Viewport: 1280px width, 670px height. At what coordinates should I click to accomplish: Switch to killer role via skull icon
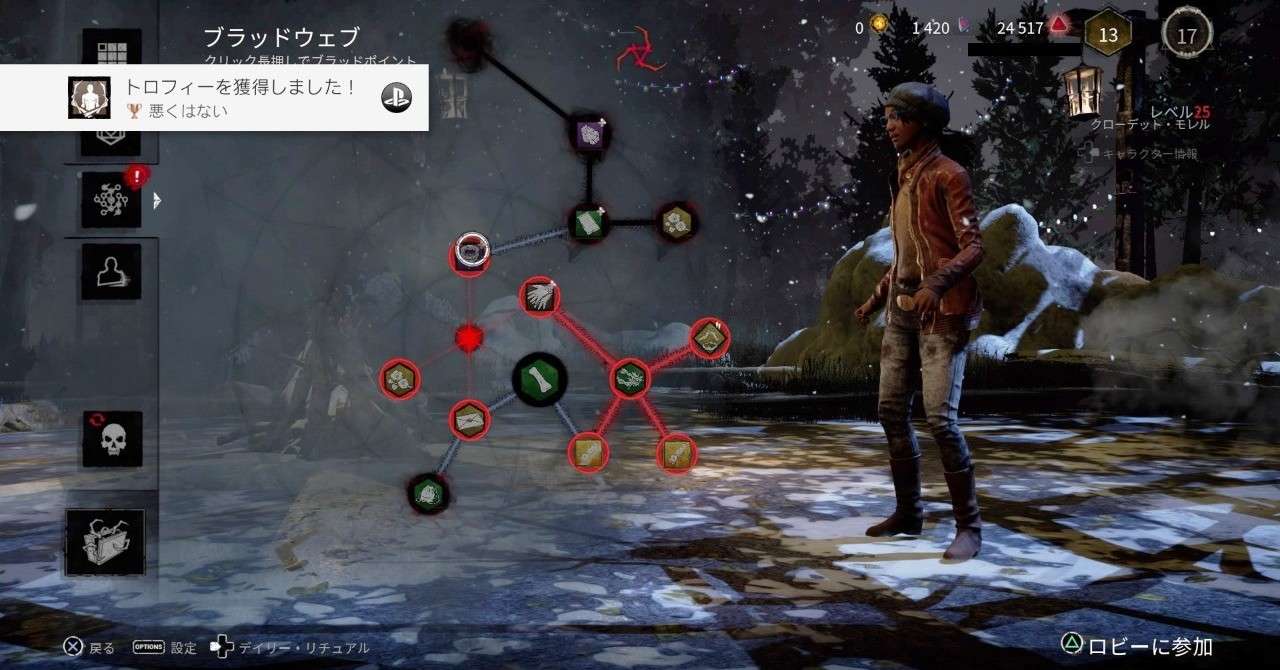coord(111,439)
